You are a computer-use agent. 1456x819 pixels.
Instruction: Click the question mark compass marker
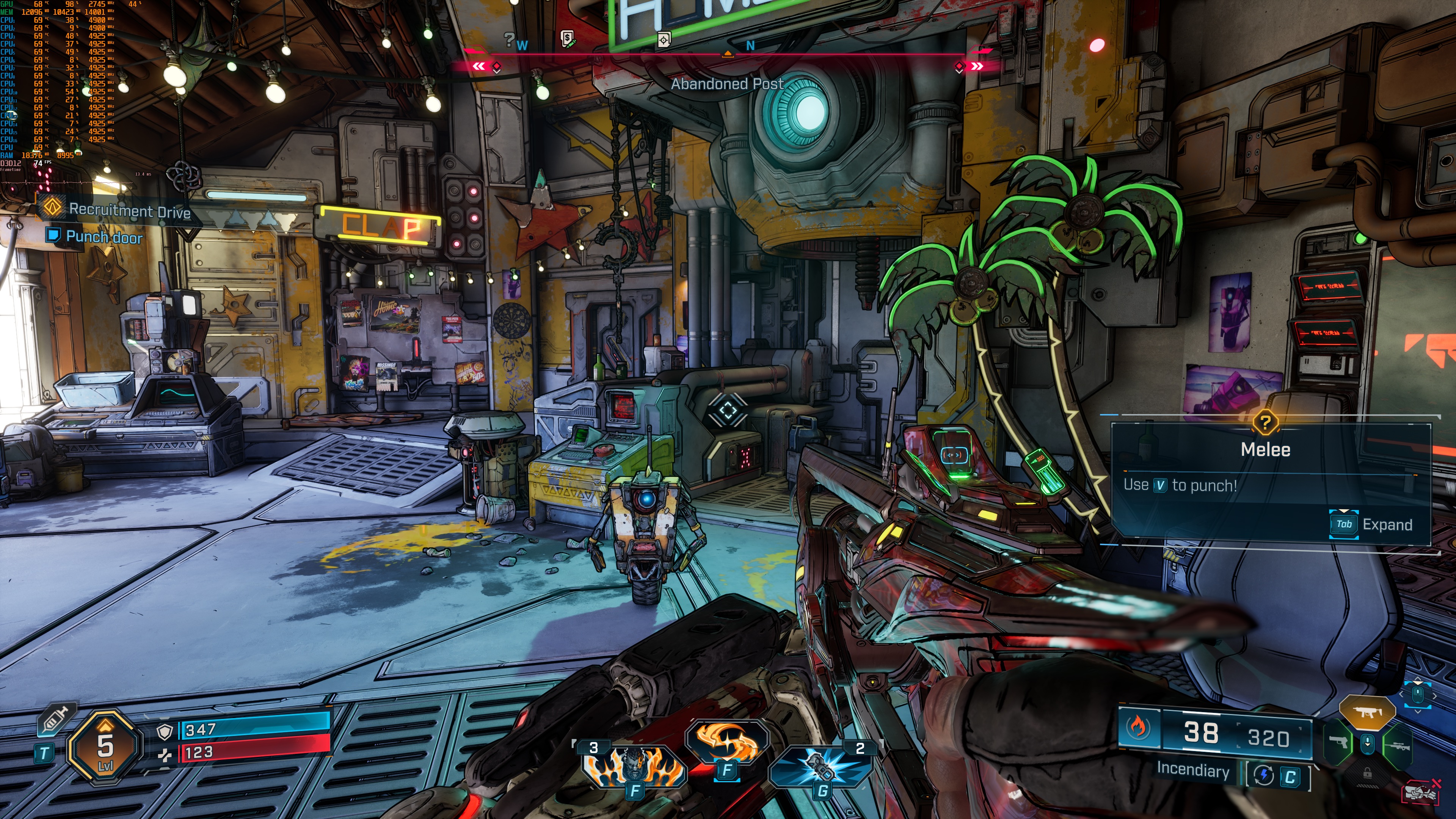click(x=509, y=39)
